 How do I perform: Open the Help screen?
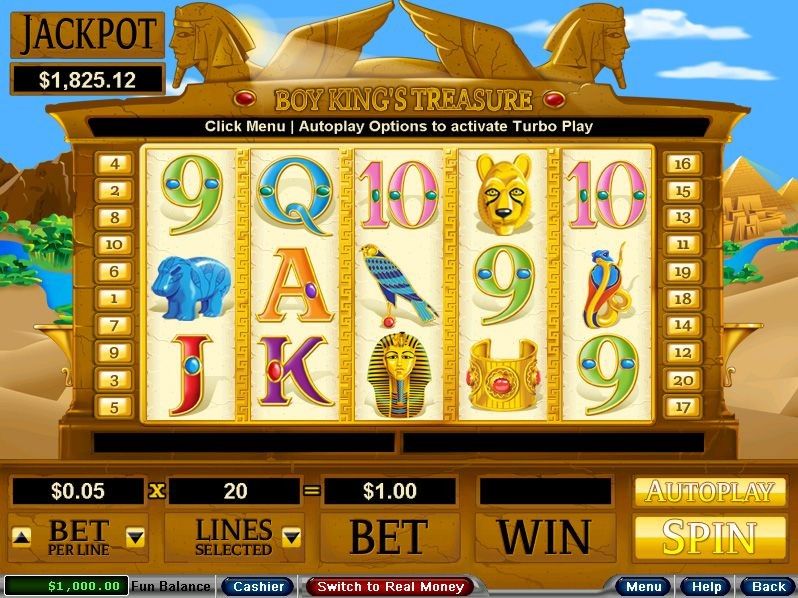706,586
